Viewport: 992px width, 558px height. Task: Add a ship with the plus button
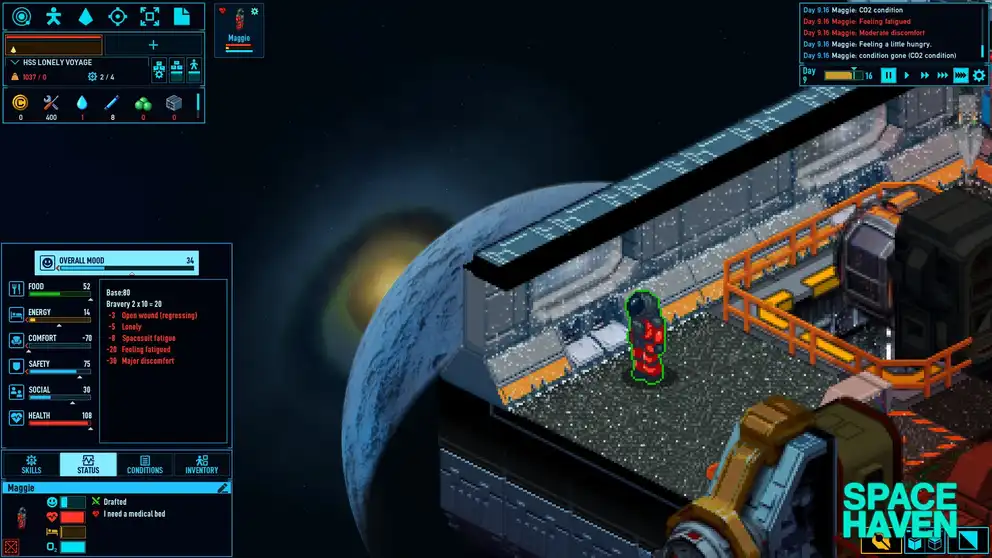153,44
